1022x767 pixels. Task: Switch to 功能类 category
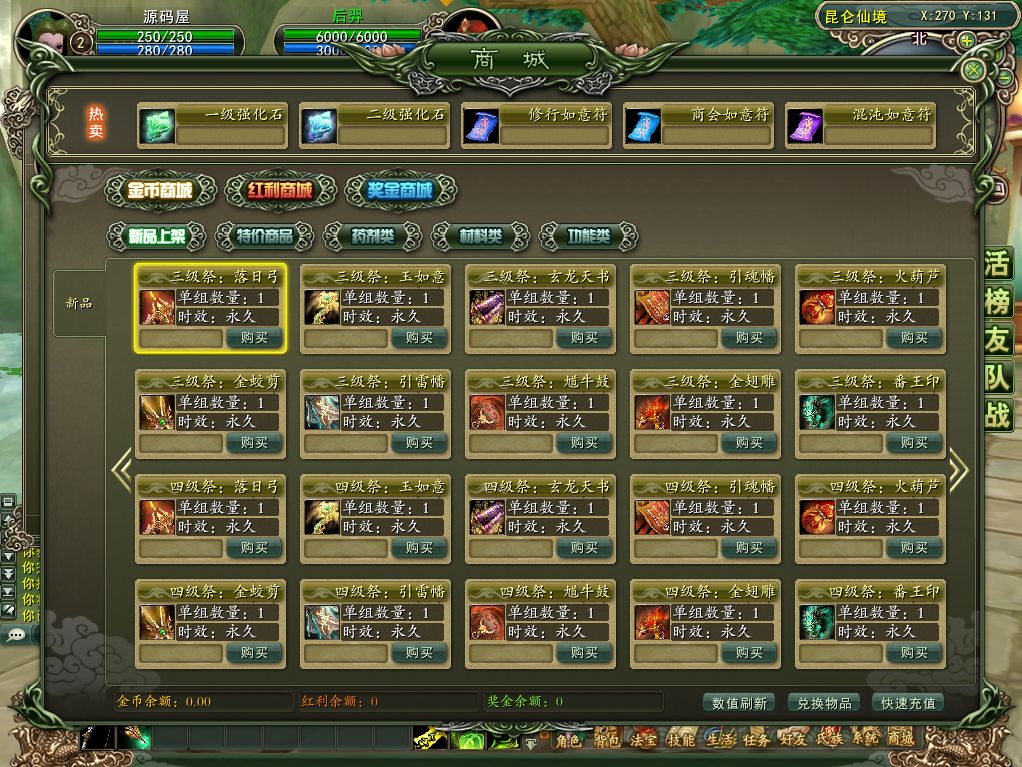pos(588,237)
